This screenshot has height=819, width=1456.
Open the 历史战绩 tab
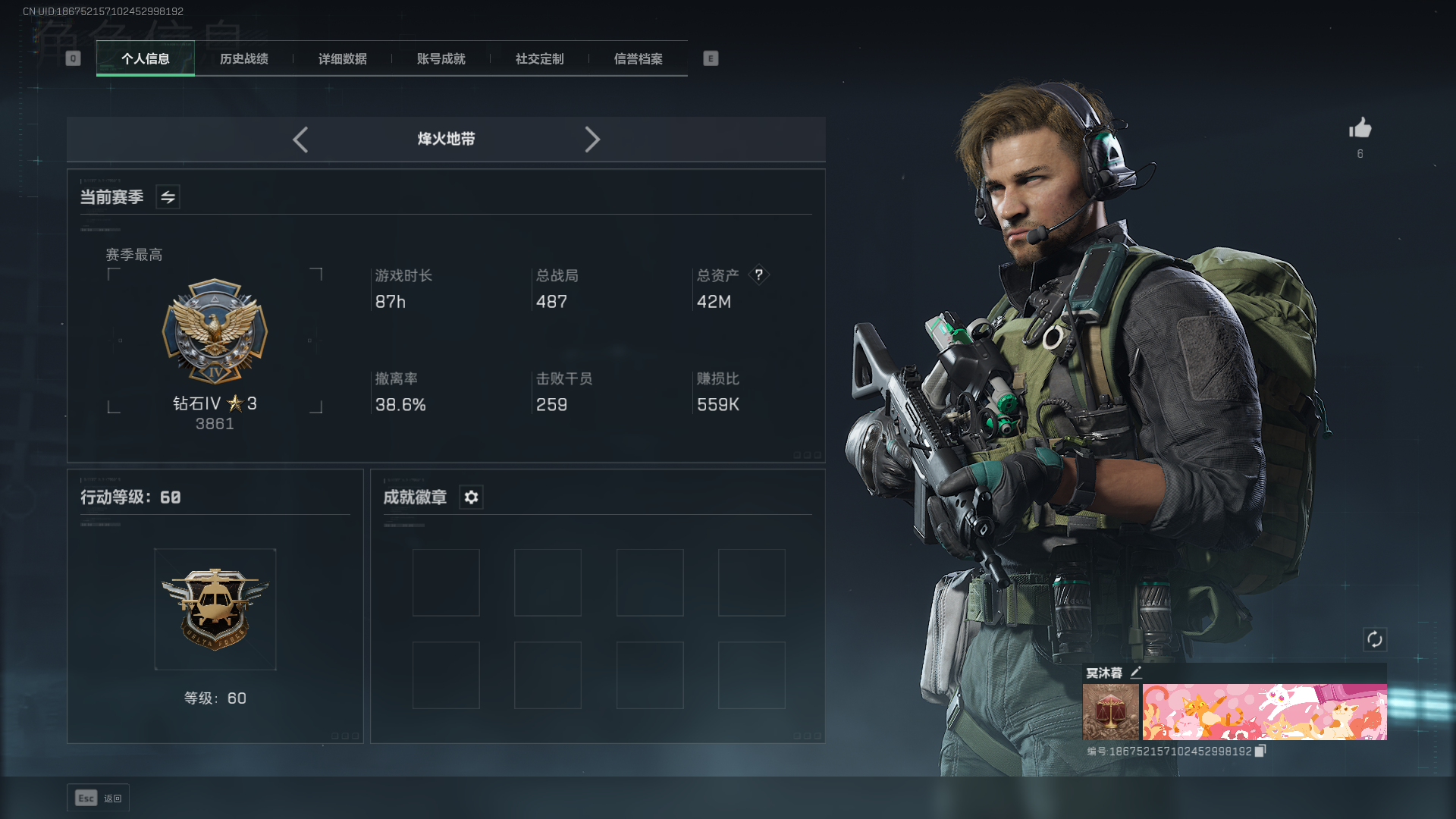point(244,59)
